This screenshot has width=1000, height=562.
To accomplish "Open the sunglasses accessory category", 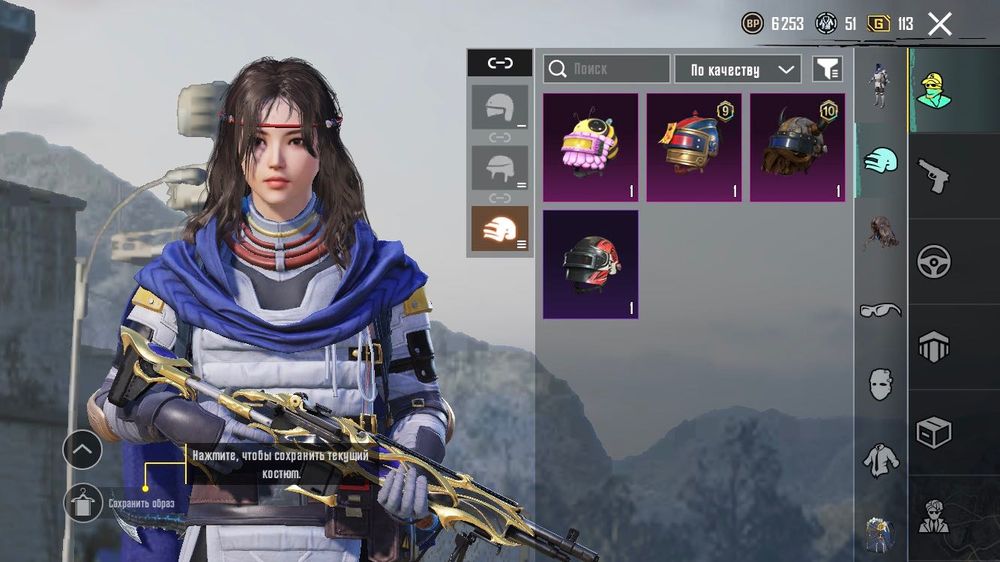I will 880,310.
